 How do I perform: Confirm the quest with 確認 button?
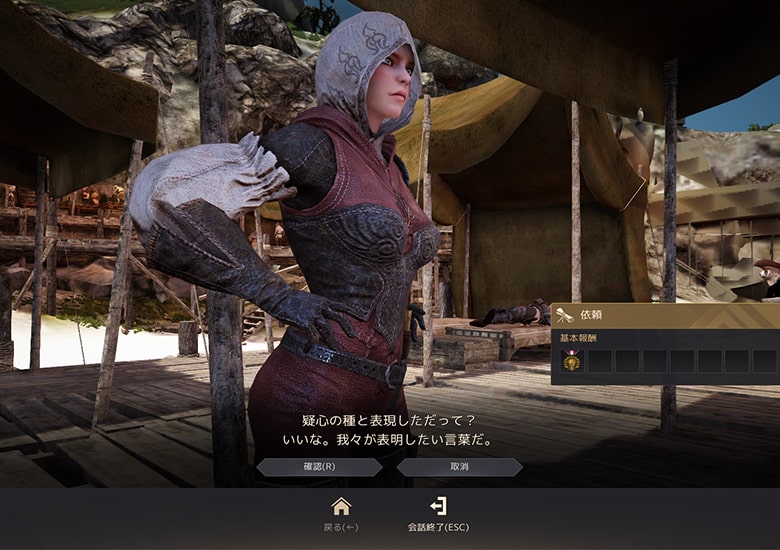pyautogui.click(x=319, y=467)
